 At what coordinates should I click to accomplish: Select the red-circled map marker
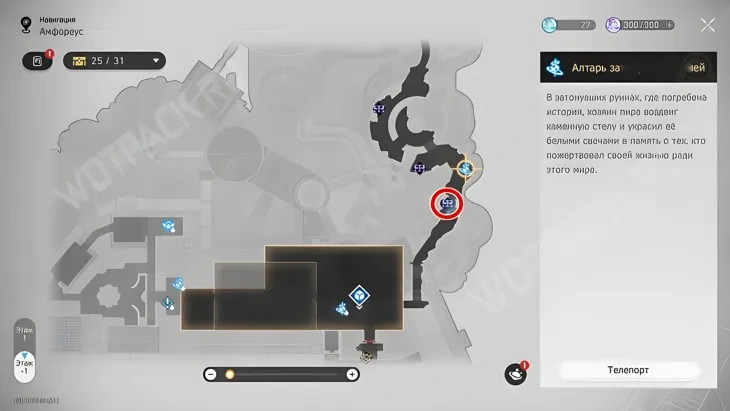click(447, 204)
